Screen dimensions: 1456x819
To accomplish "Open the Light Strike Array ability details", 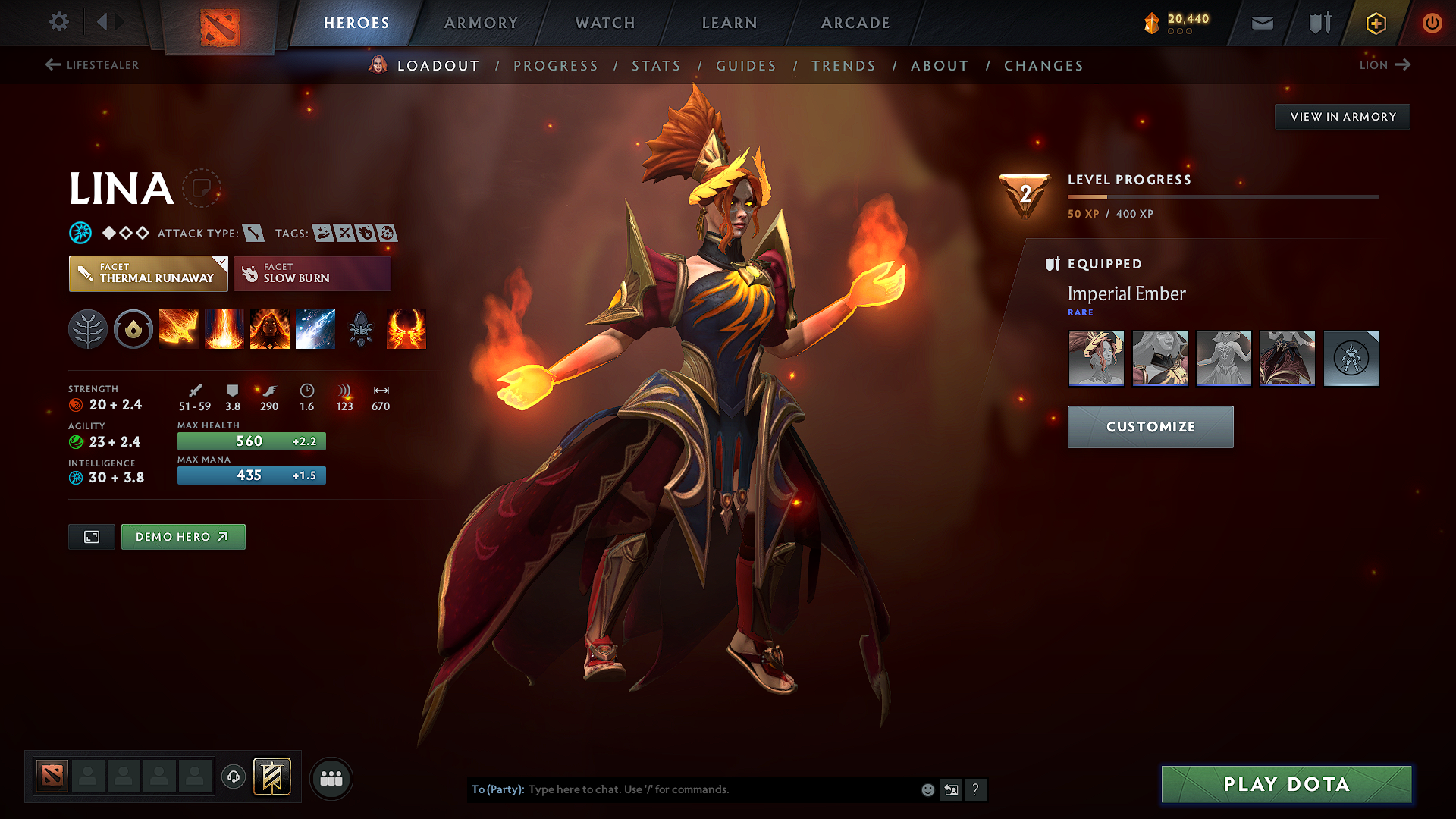I will point(224,329).
